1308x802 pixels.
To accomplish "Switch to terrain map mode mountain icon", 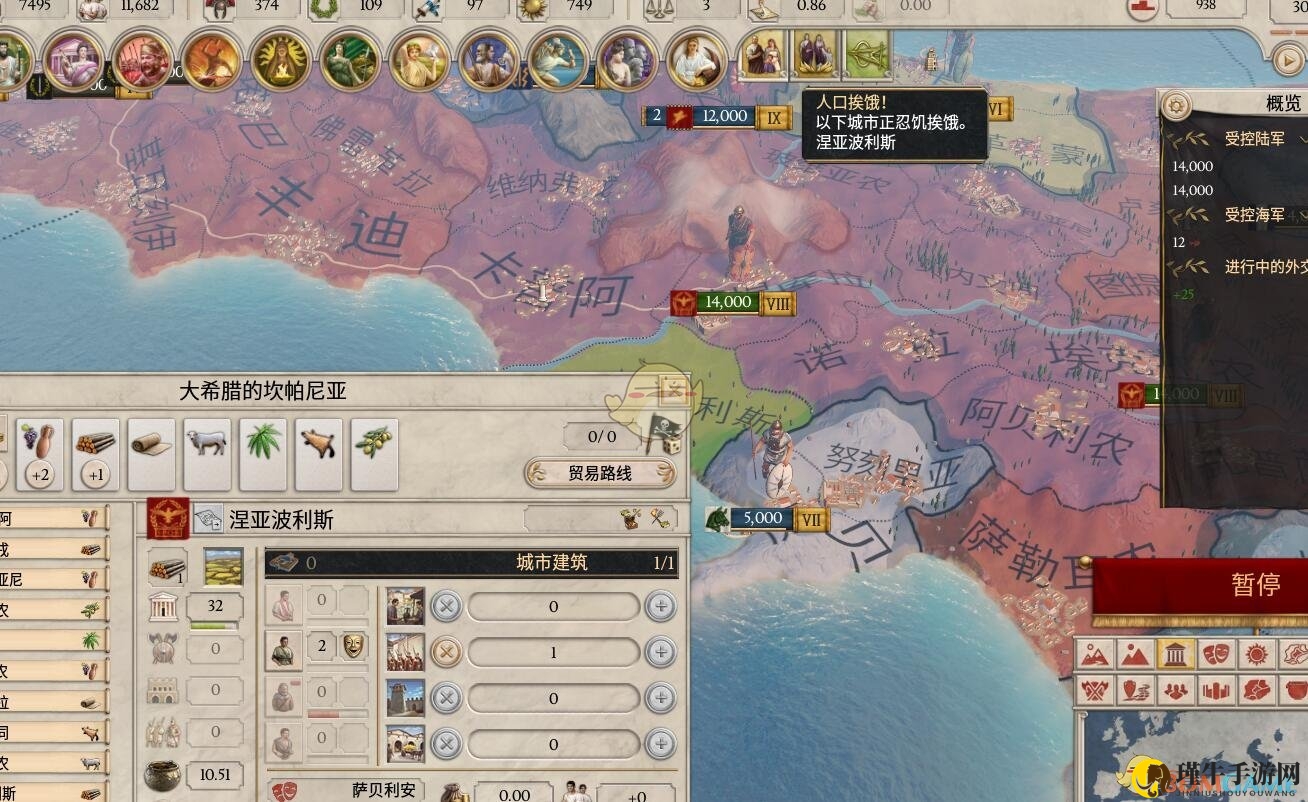I will click(x=1132, y=654).
